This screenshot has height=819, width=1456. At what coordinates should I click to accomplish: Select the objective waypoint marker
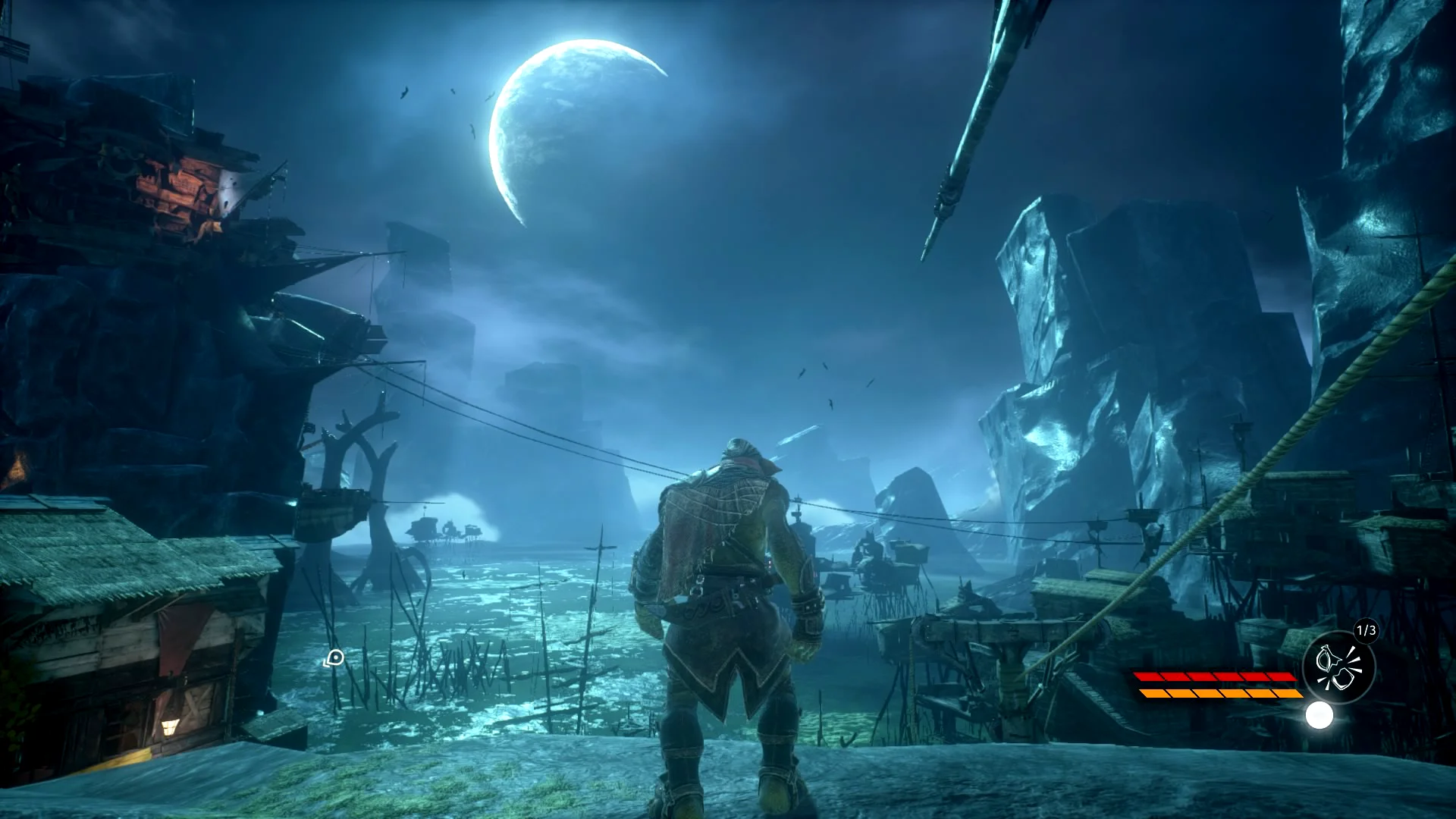pos(334,658)
